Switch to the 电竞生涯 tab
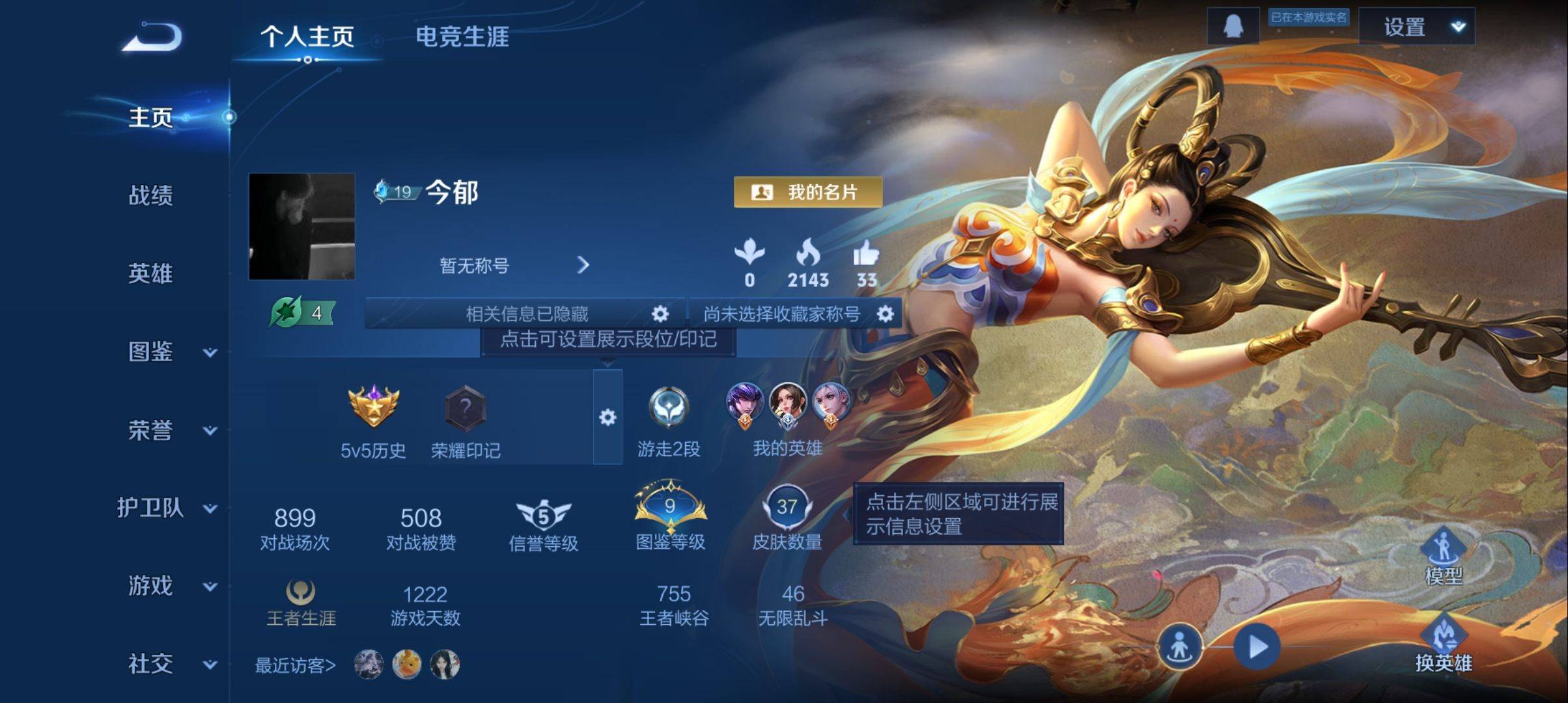Viewport: 1568px width, 703px height. coord(462,36)
